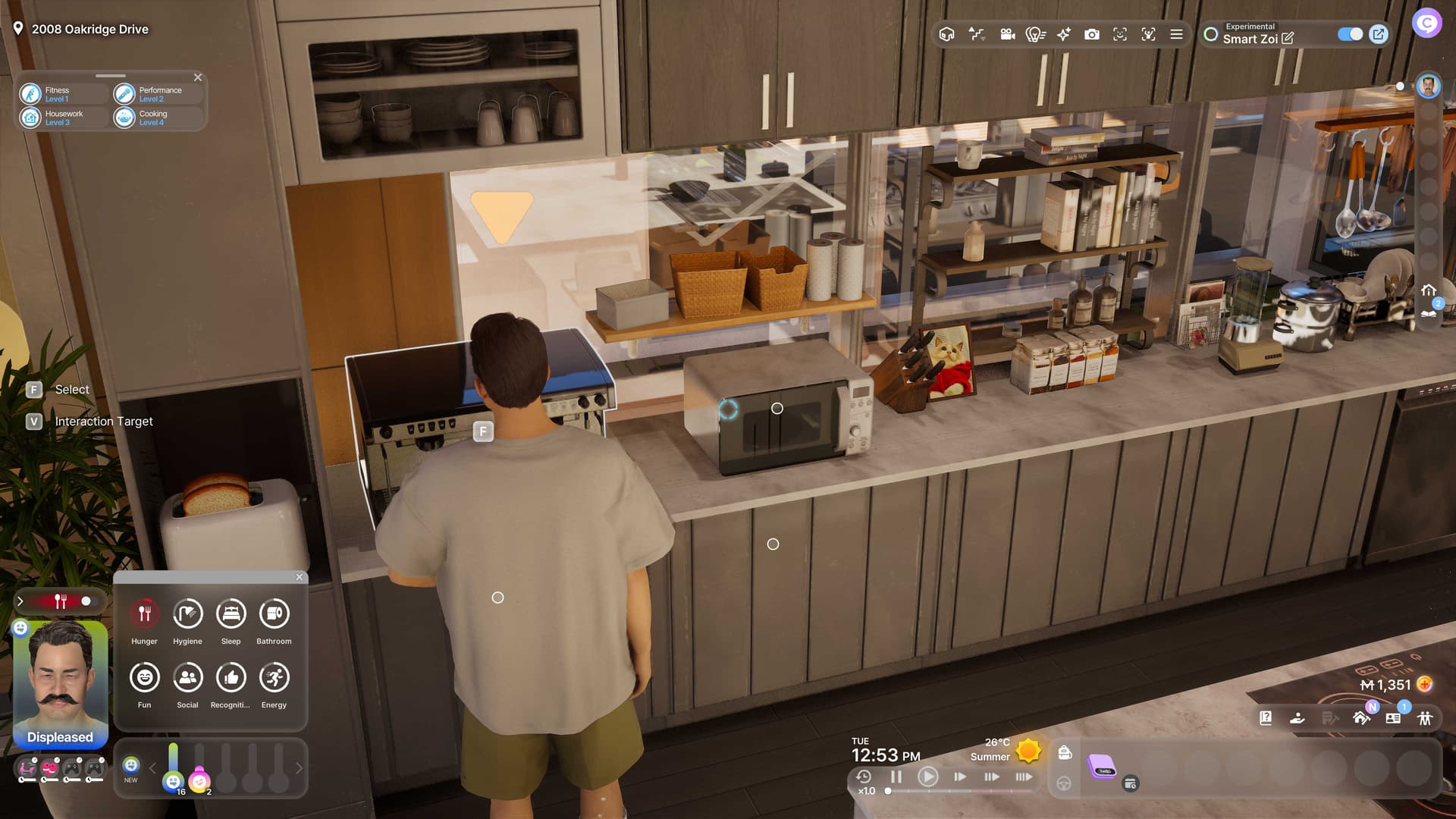Click the video camera icon in the toolbar
Screen dimensions: 1456x819
click(x=1007, y=34)
